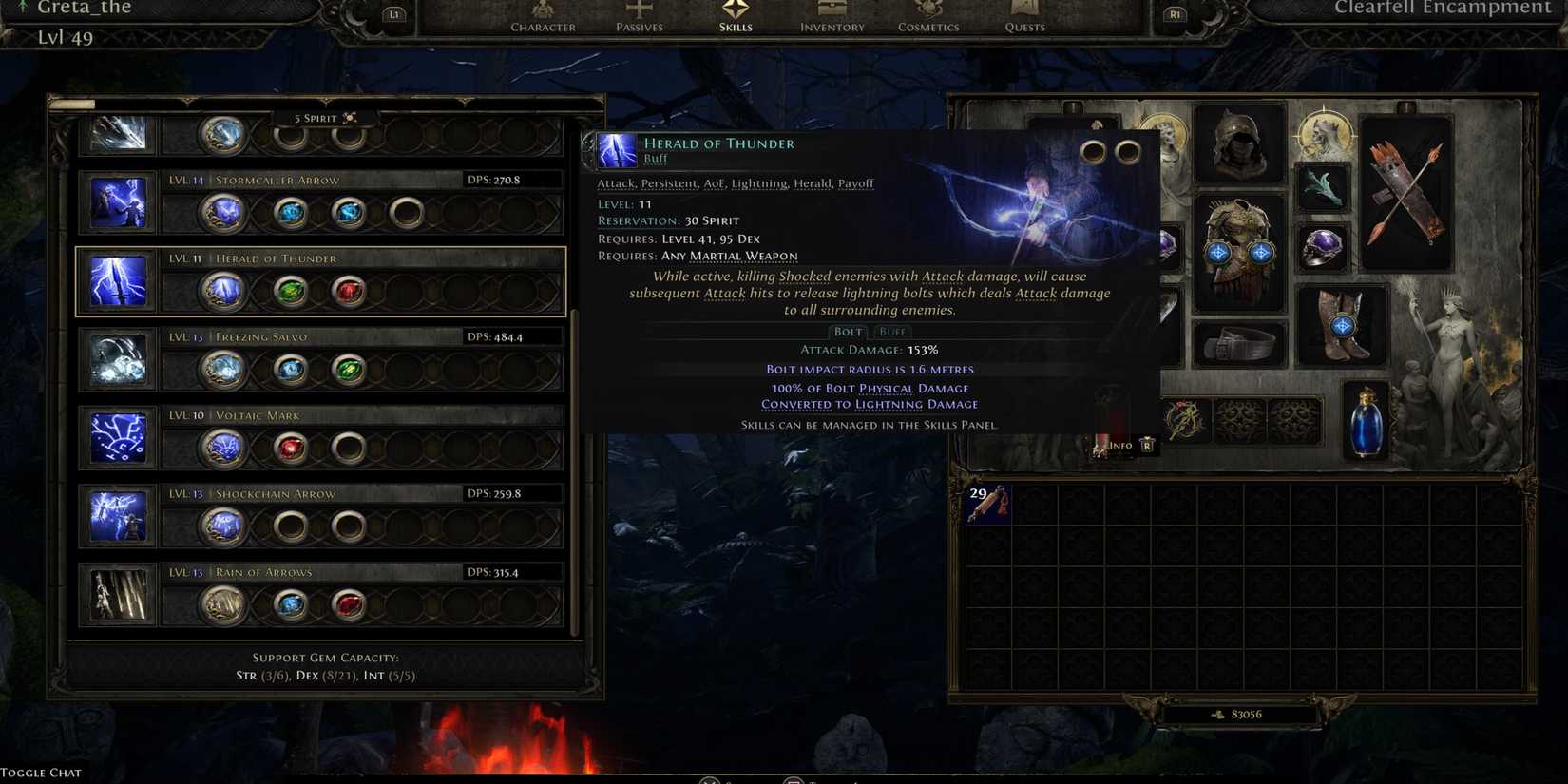Click the 29-stack item in the stash grid
1568x784 pixels.
pos(988,506)
